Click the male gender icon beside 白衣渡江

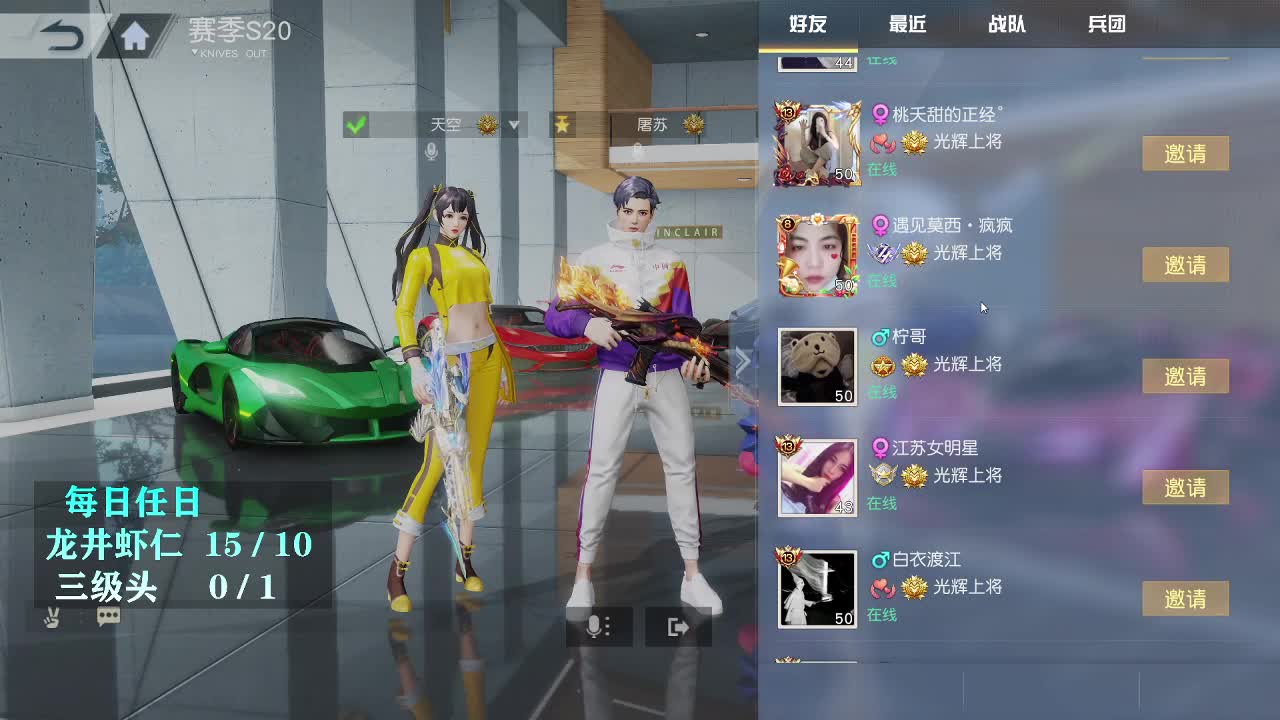click(x=880, y=558)
